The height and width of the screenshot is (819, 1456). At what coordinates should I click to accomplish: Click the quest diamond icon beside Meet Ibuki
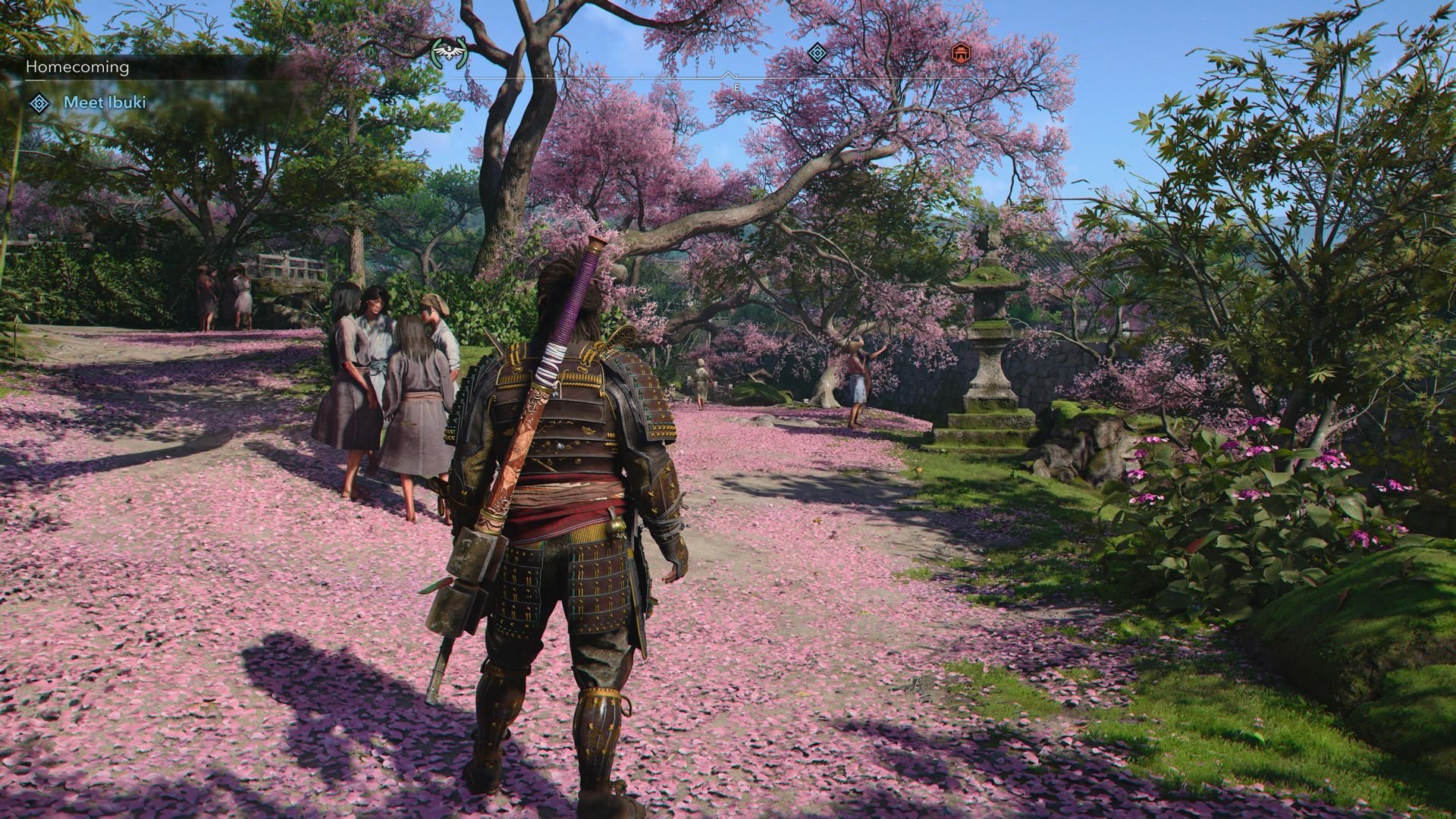(39, 103)
